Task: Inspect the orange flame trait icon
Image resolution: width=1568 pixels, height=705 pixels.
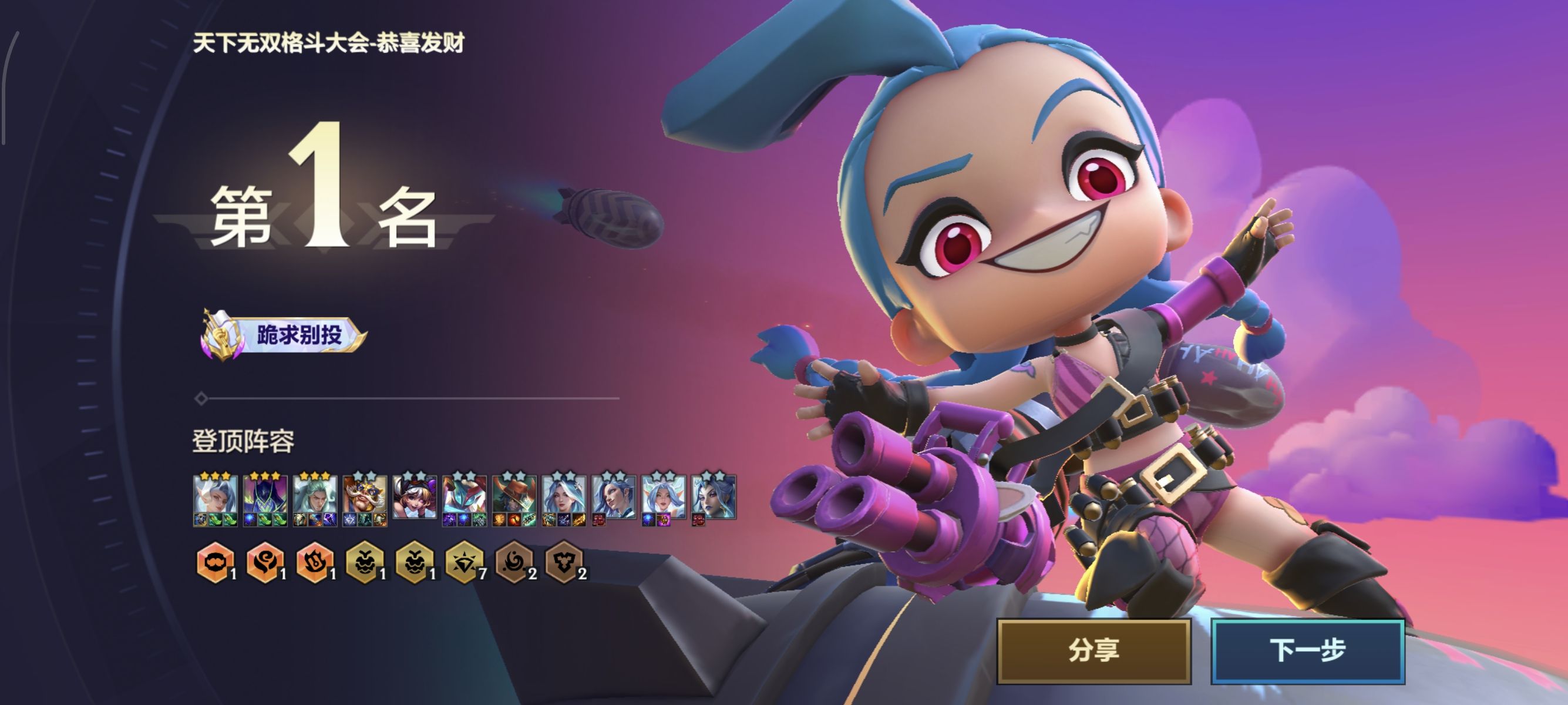Action: click(315, 562)
